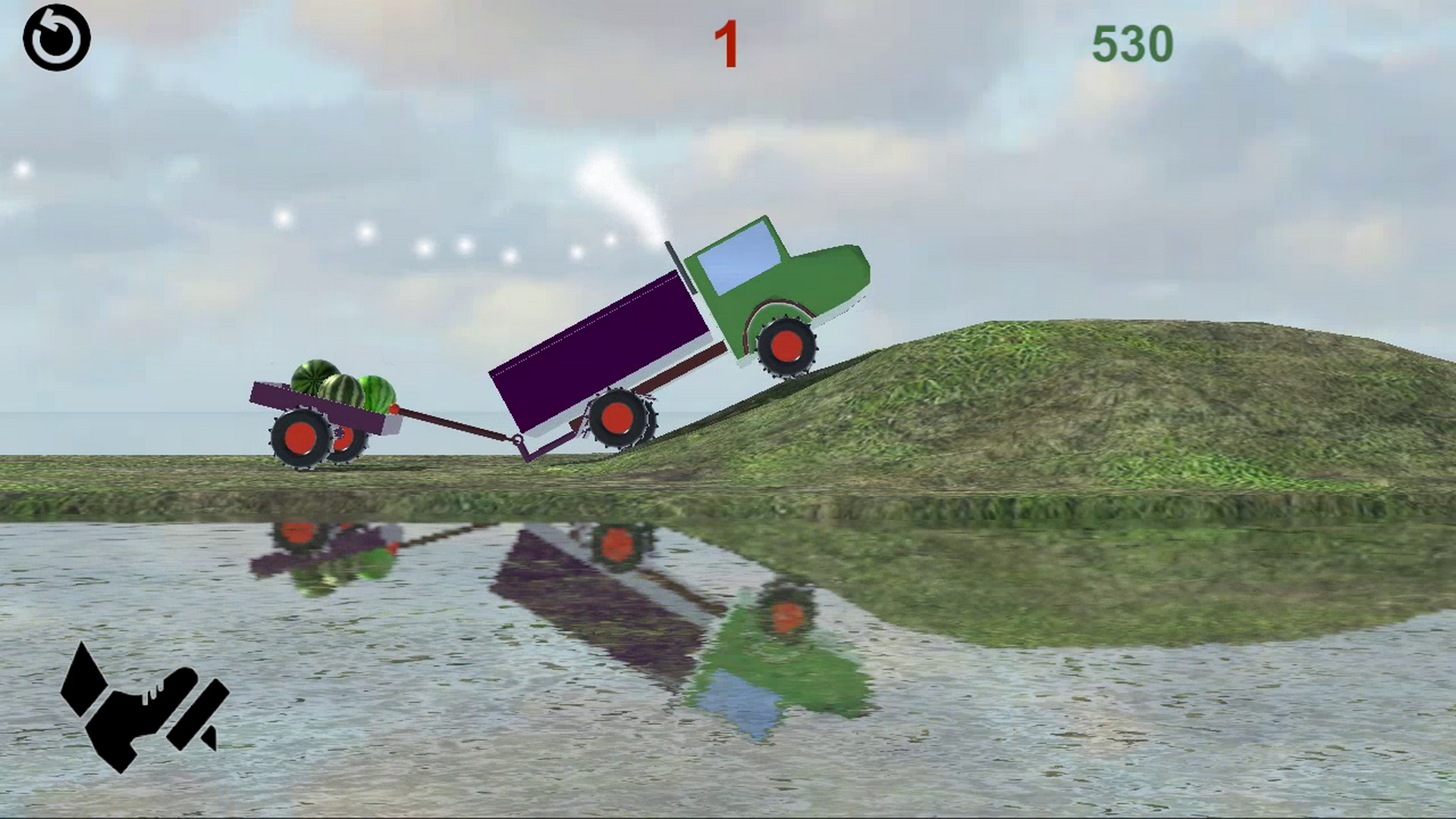Select the red level number at top center
The height and width of the screenshot is (819, 1456).
click(726, 44)
